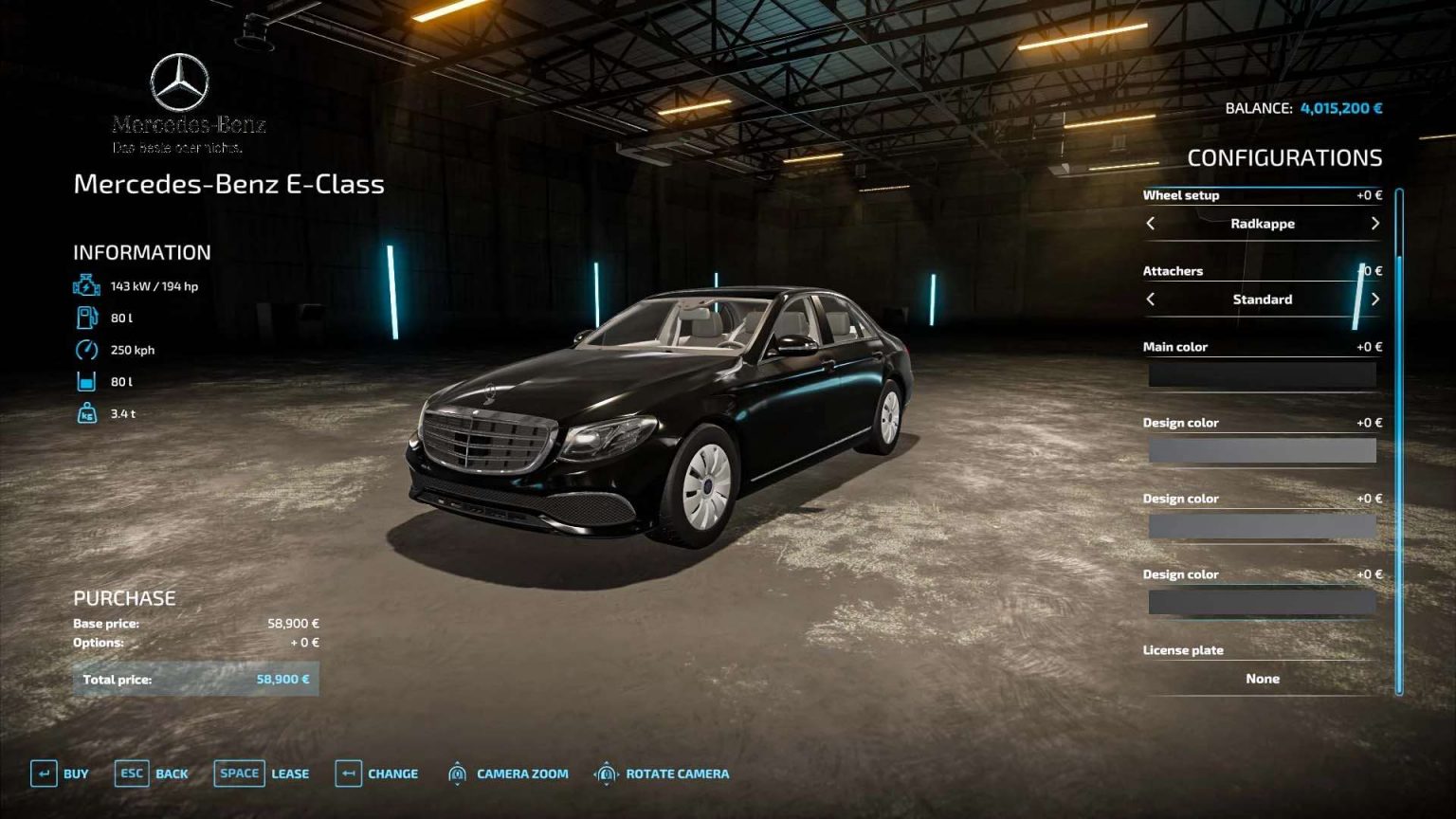The height and width of the screenshot is (819, 1456).
Task: Click the left chevron for Attachers
Action: (1152, 300)
